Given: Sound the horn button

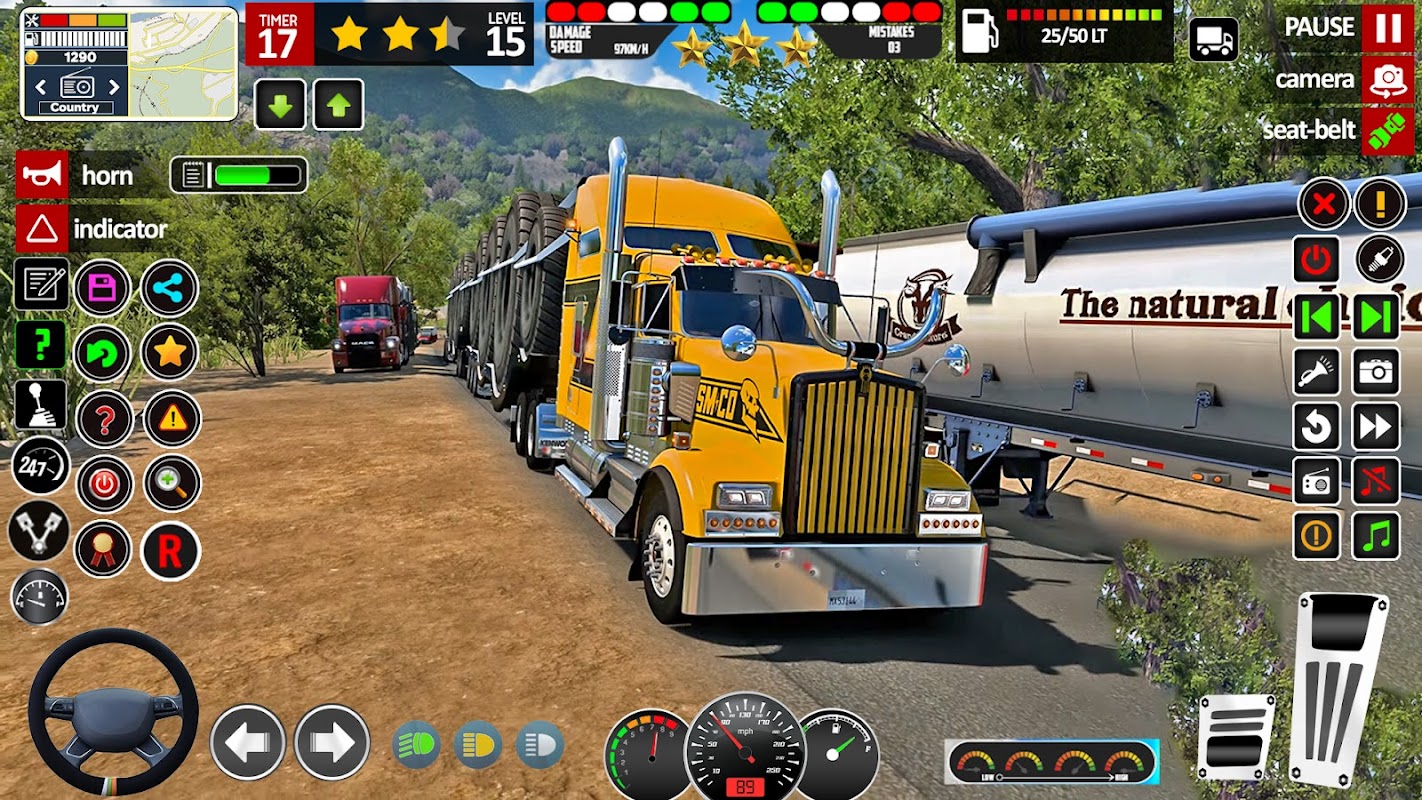Looking at the screenshot, I should click(42, 175).
